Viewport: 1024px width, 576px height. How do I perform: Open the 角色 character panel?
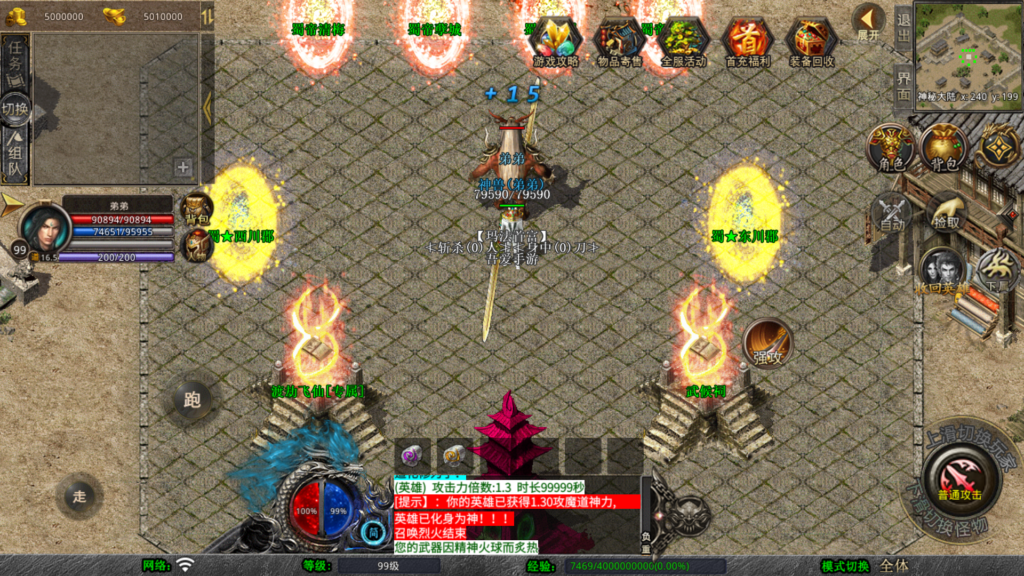coord(890,148)
